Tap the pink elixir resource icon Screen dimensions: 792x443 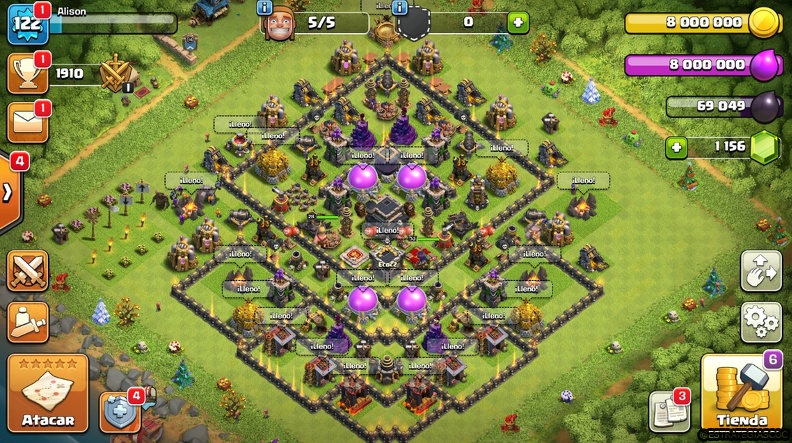[x=763, y=65]
